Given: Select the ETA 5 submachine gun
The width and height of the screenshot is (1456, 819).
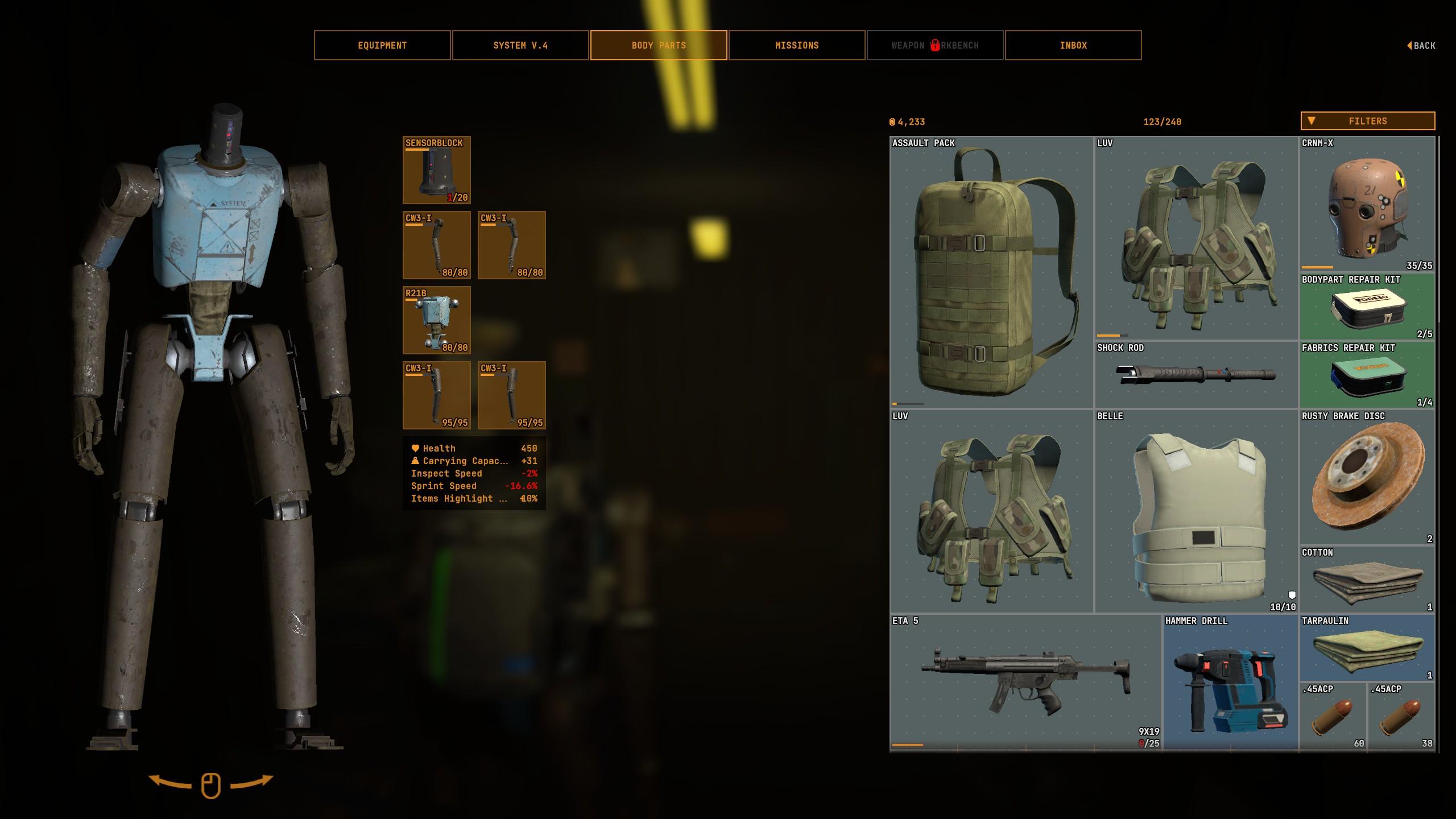Looking at the screenshot, I should coord(1025,682).
